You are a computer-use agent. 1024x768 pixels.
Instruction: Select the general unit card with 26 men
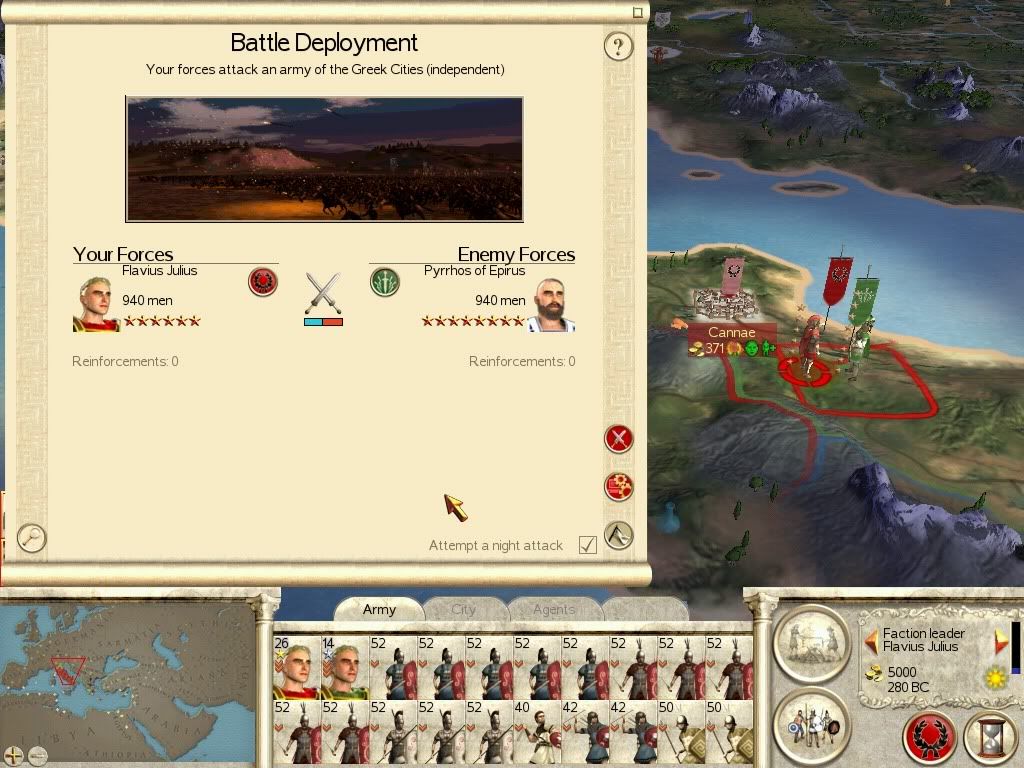coord(295,667)
